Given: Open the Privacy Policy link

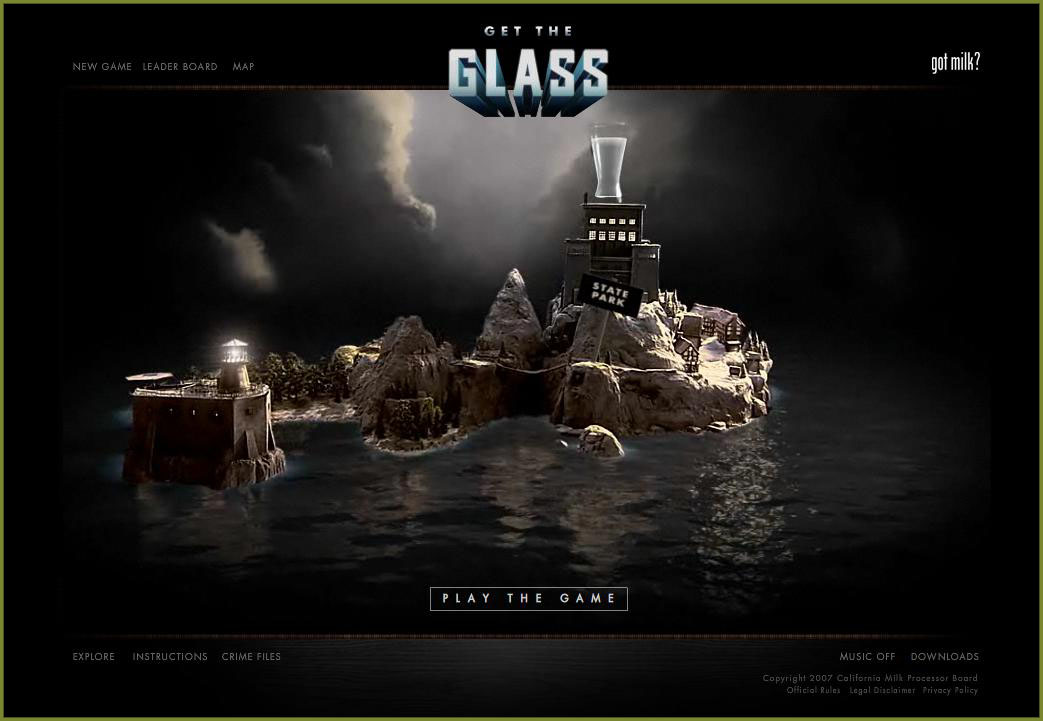Looking at the screenshot, I should (x=950, y=691).
